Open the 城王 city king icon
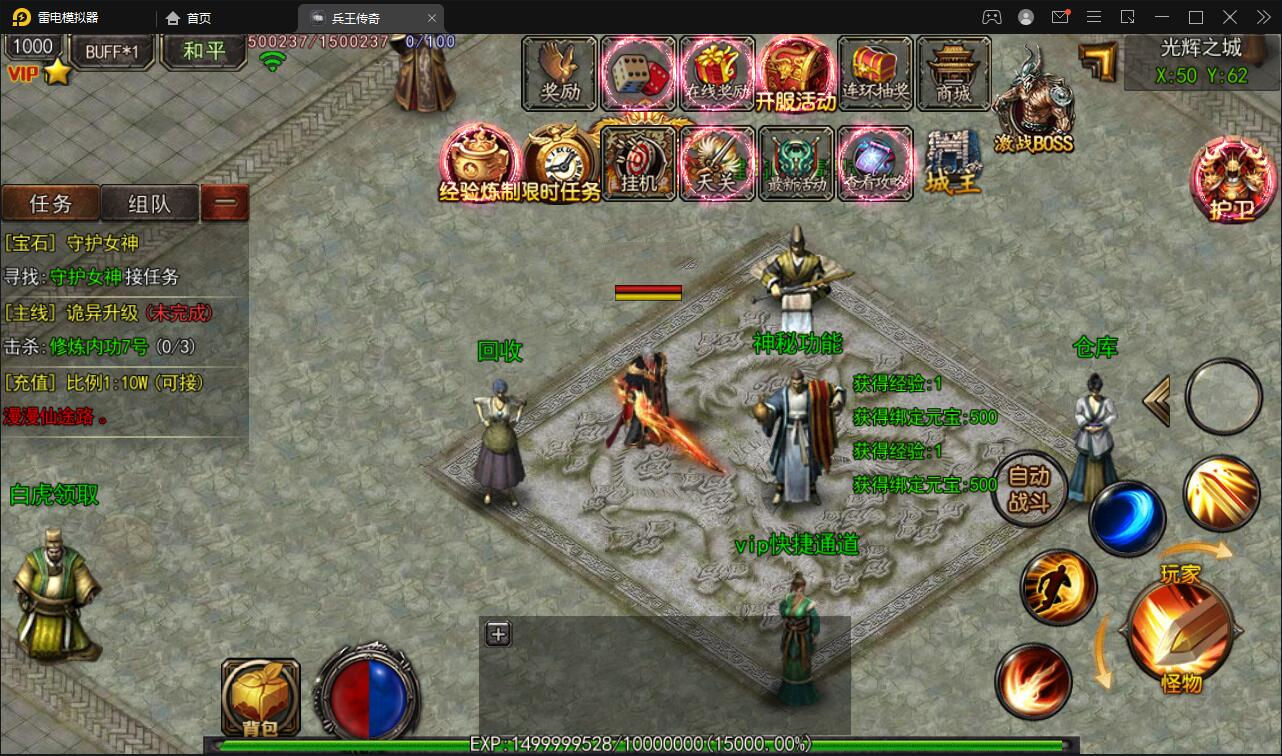The image size is (1282, 756). pyautogui.click(x=952, y=163)
